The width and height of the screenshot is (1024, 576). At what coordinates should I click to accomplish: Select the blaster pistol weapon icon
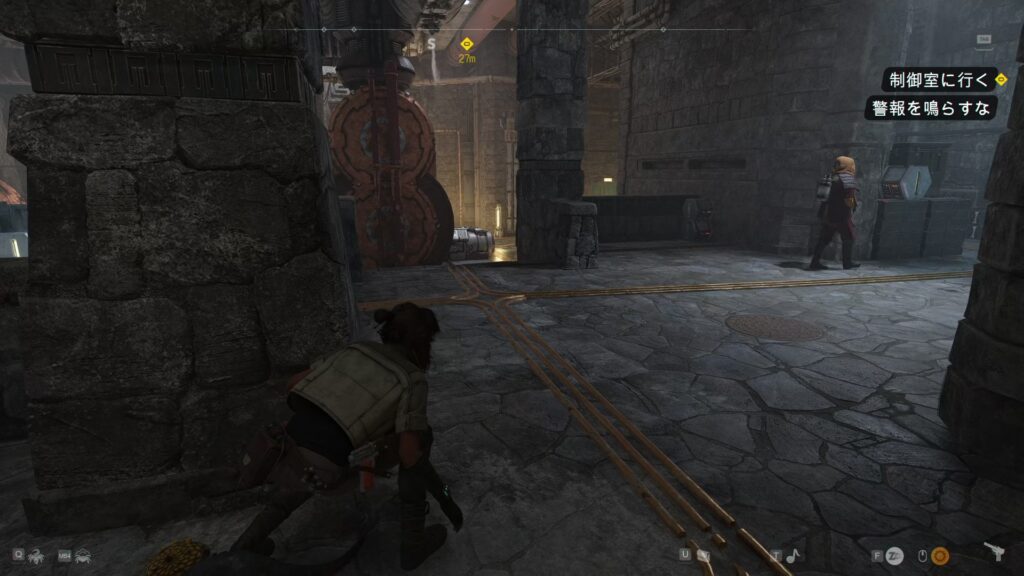tap(994, 553)
